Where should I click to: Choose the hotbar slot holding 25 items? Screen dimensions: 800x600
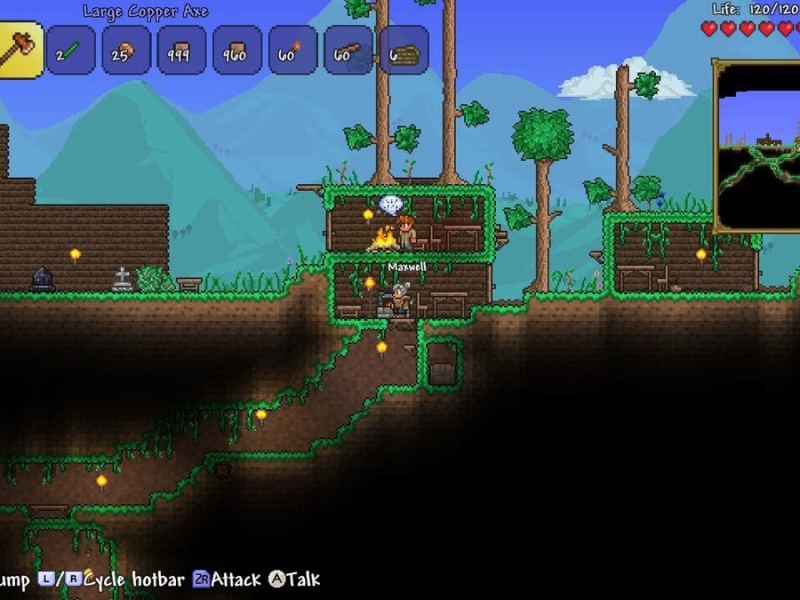click(x=126, y=50)
